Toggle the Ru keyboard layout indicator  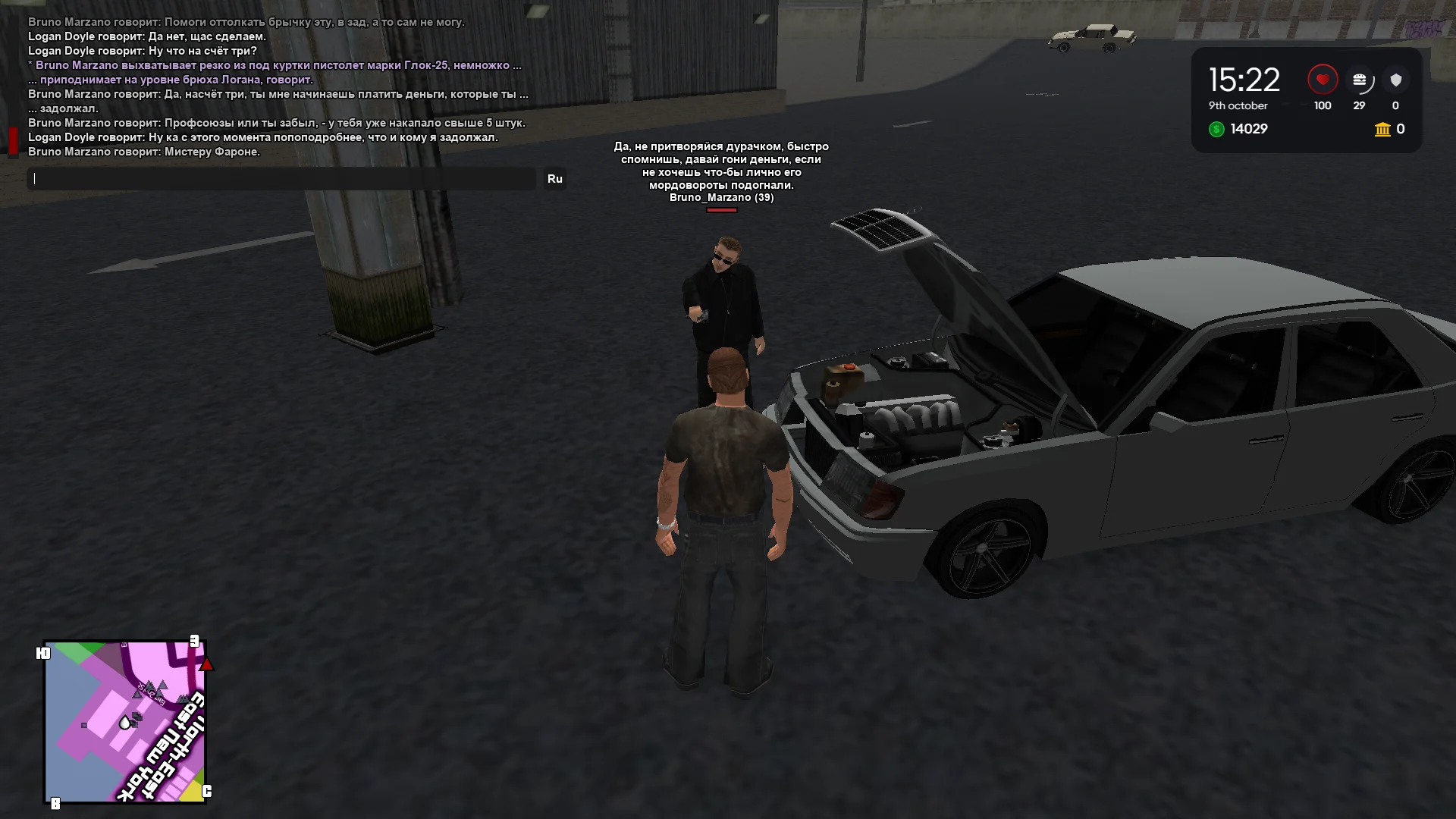tap(556, 179)
